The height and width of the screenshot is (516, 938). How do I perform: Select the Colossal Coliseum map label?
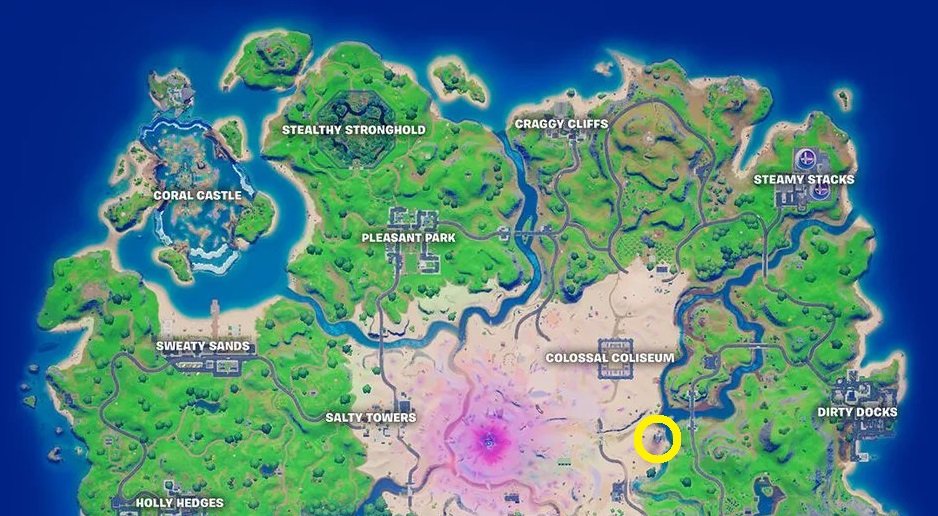pos(610,357)
